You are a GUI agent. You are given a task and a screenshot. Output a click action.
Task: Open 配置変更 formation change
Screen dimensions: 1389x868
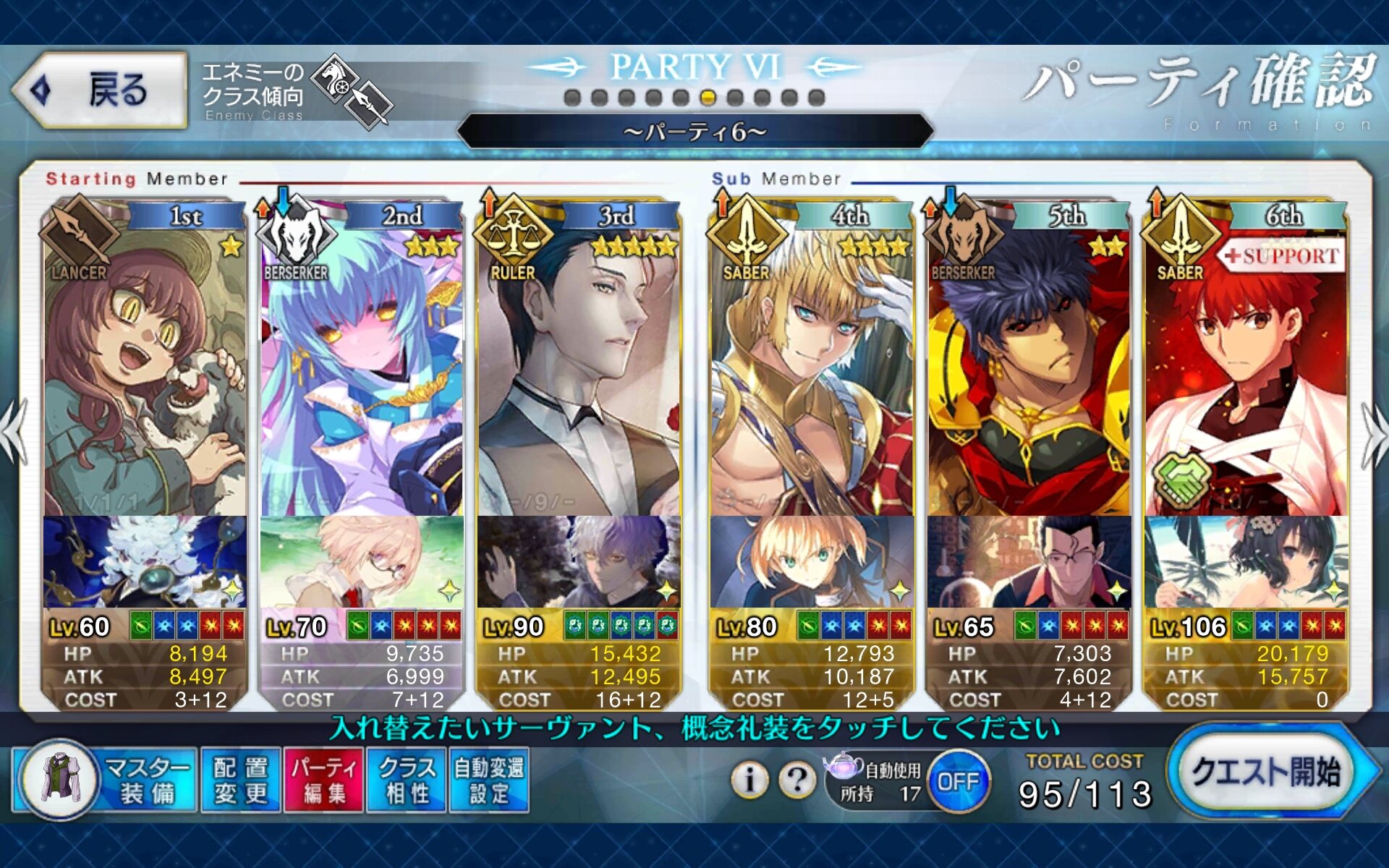pos(241,781)
